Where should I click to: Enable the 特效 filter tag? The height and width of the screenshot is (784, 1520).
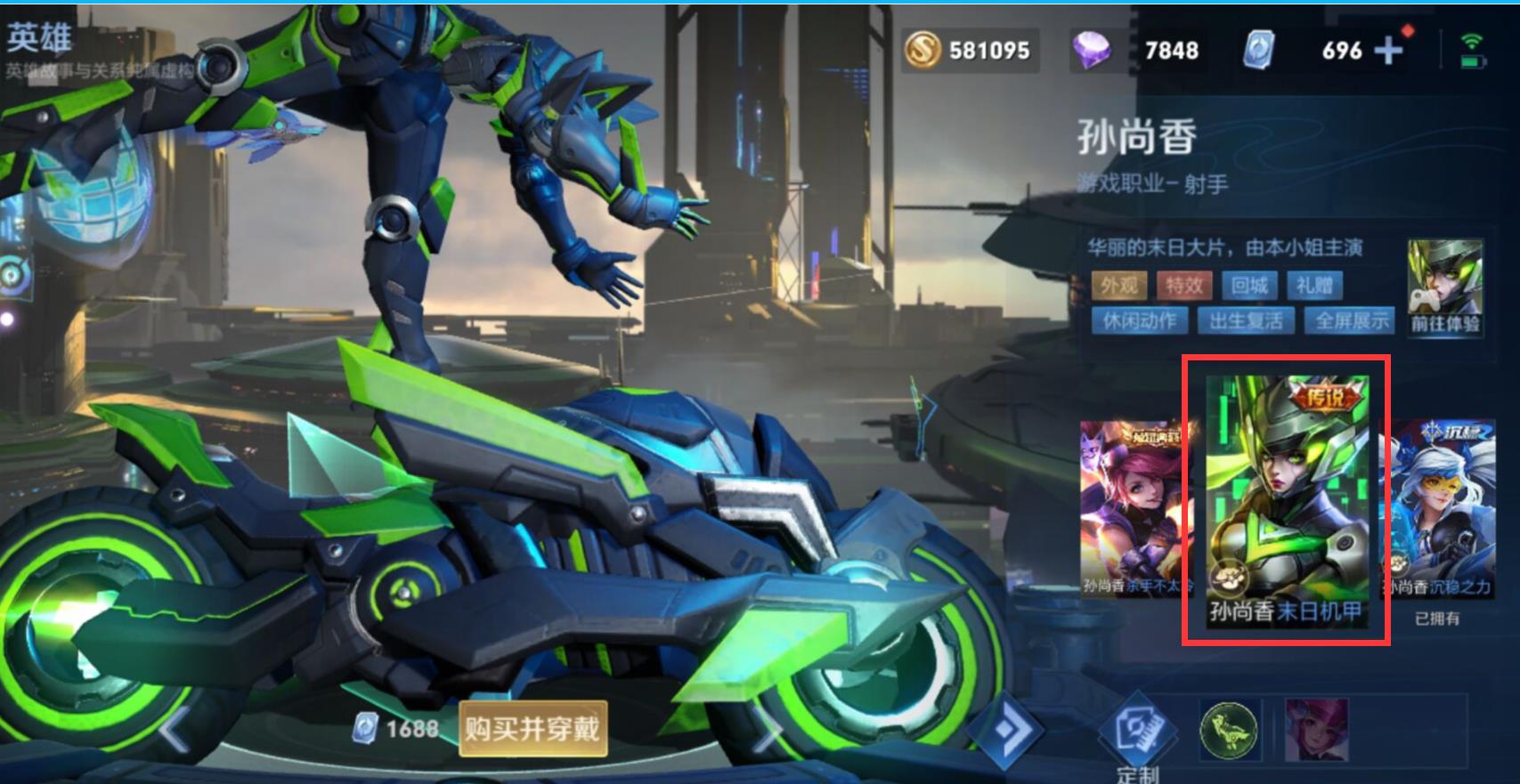click(1184, 286)
